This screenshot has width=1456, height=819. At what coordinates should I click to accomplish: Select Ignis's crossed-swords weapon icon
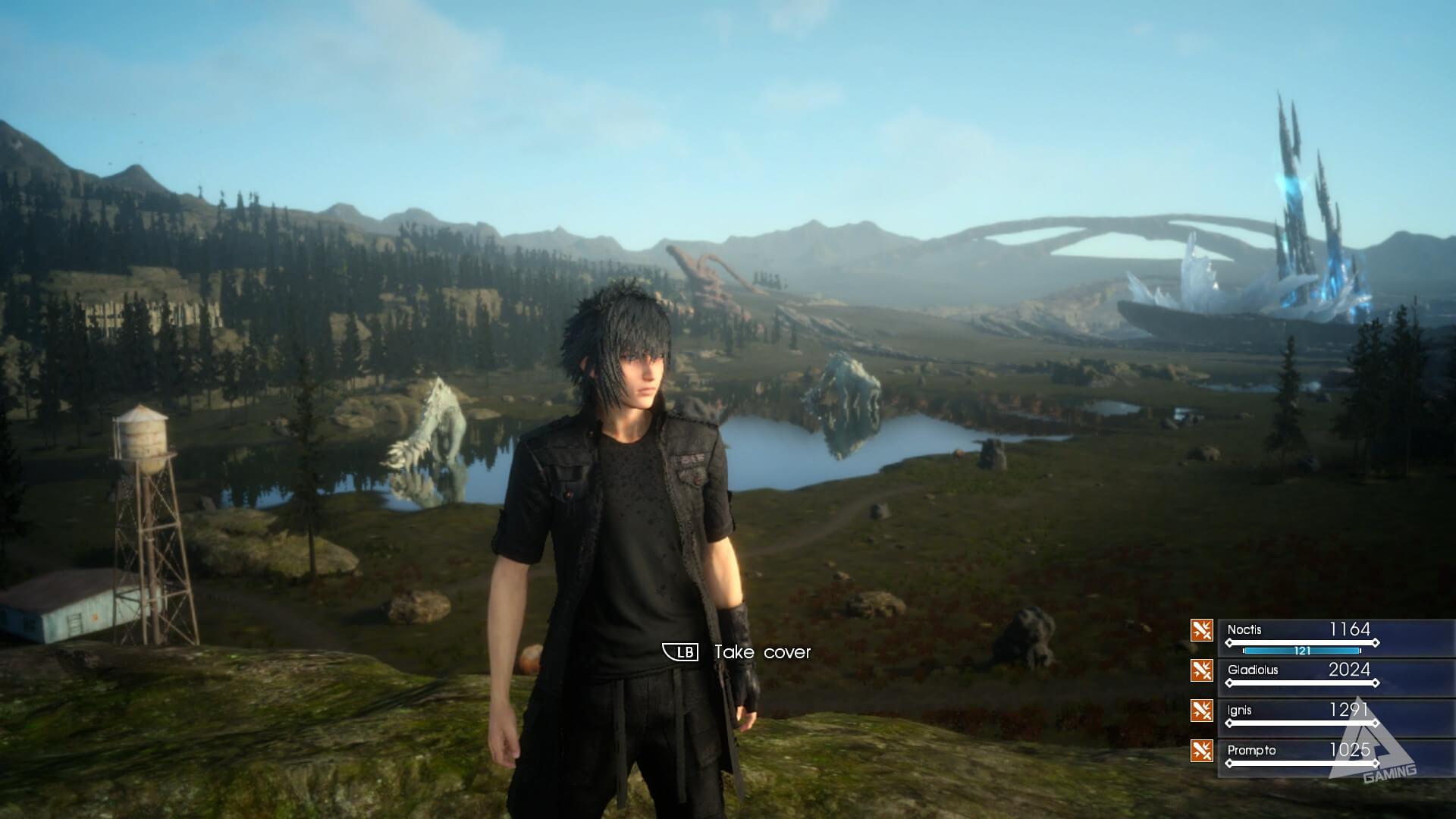point(1201,711)
